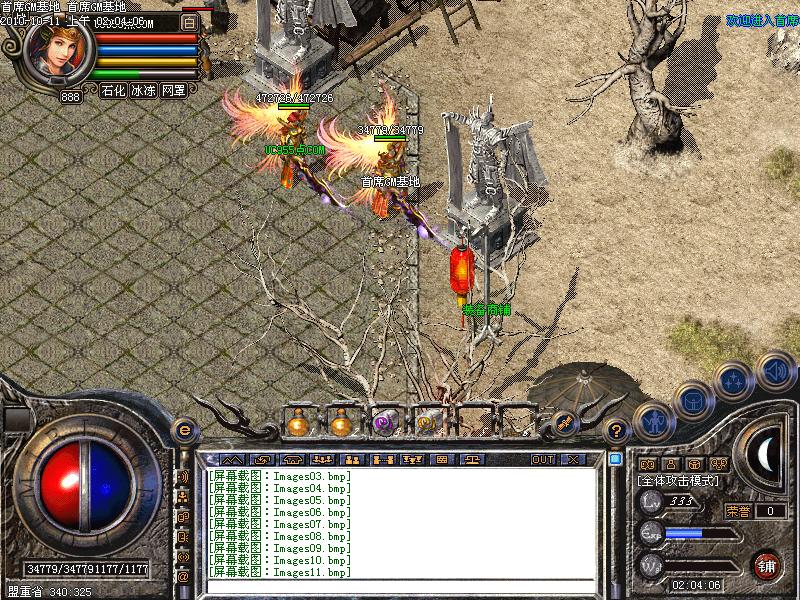Open the bag chest round button

point(692,401)
